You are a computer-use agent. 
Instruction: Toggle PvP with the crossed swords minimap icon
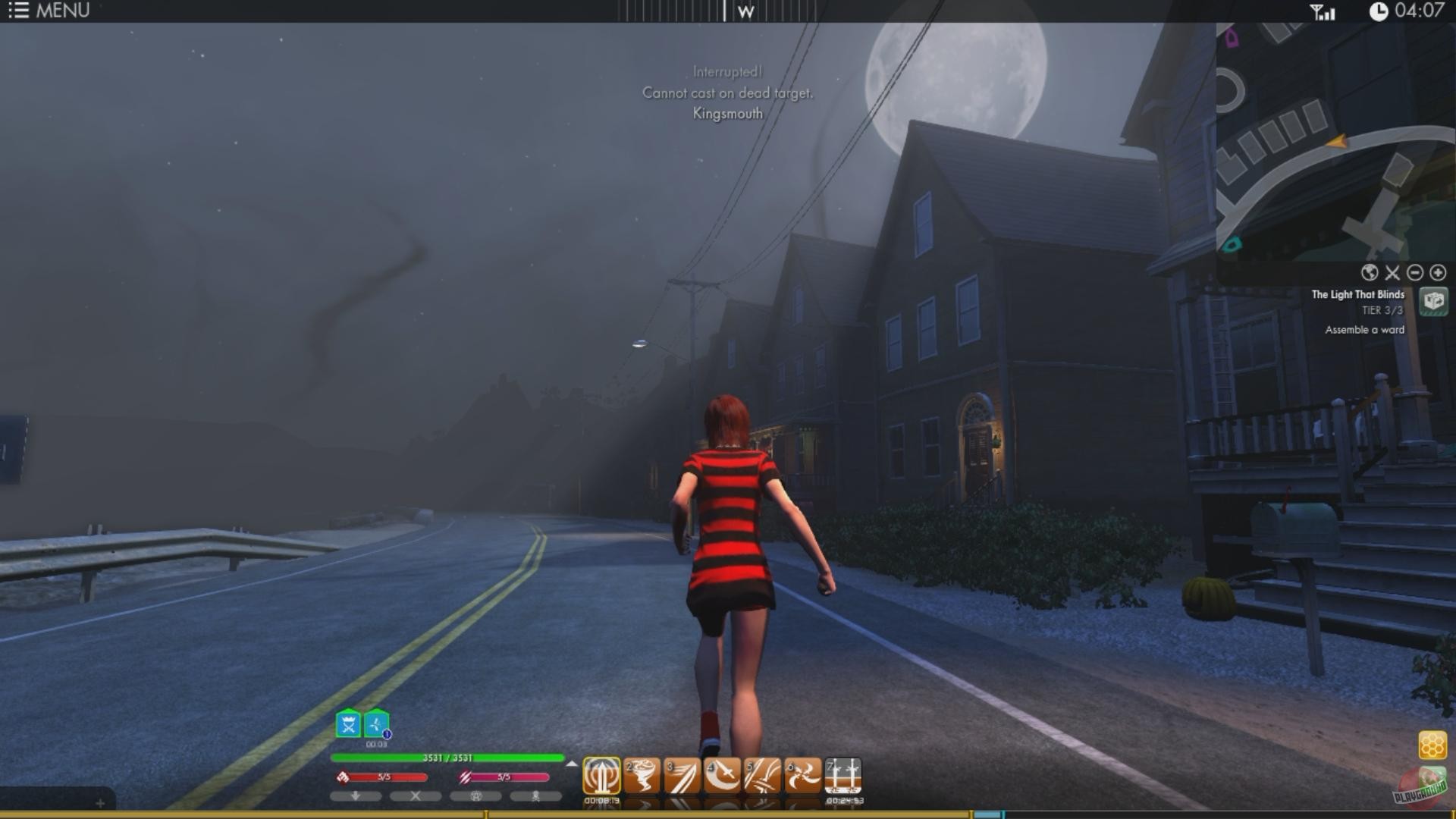1392,273
